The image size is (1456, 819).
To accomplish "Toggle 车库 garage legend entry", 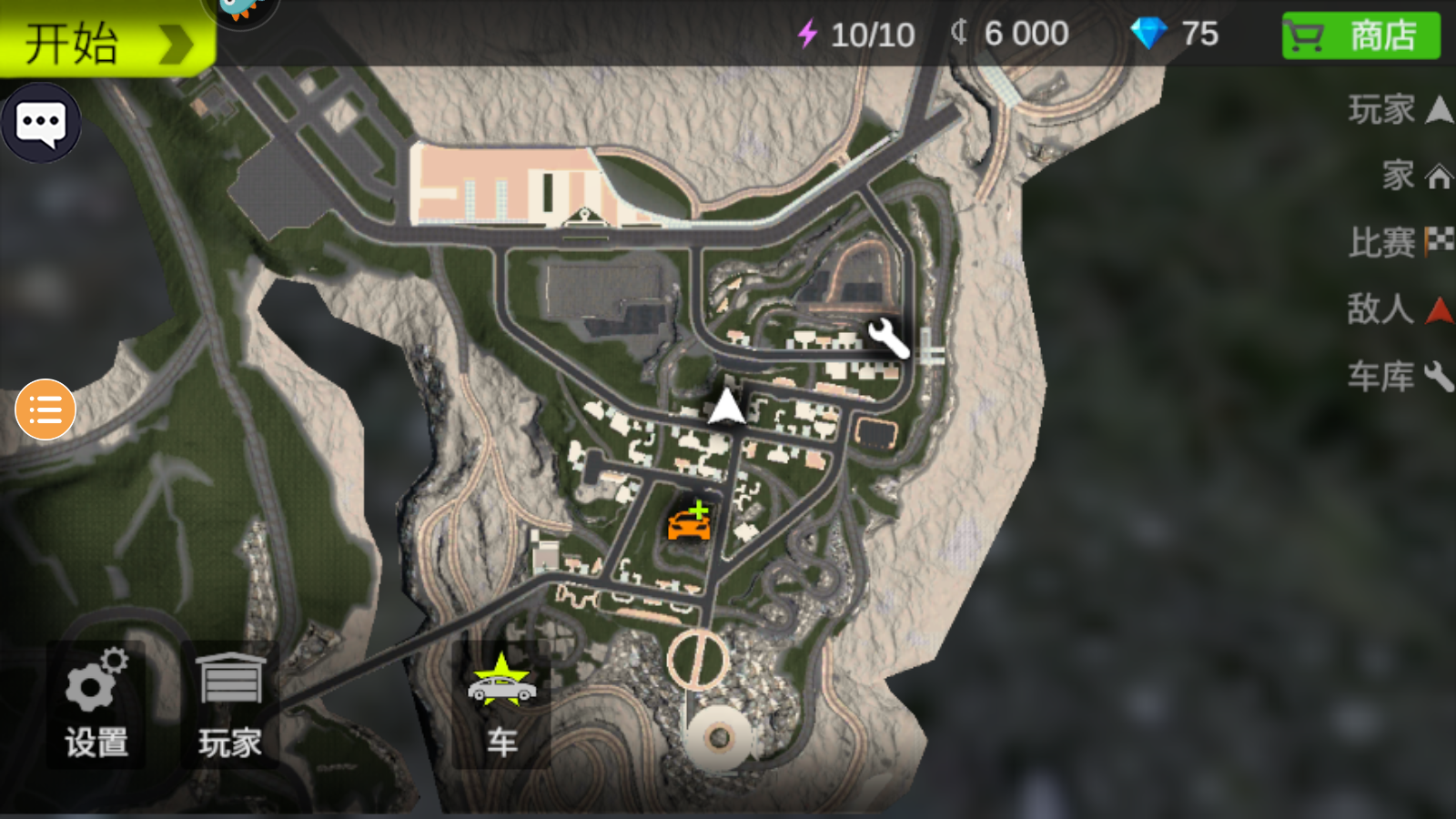I will coord(1400,376).
